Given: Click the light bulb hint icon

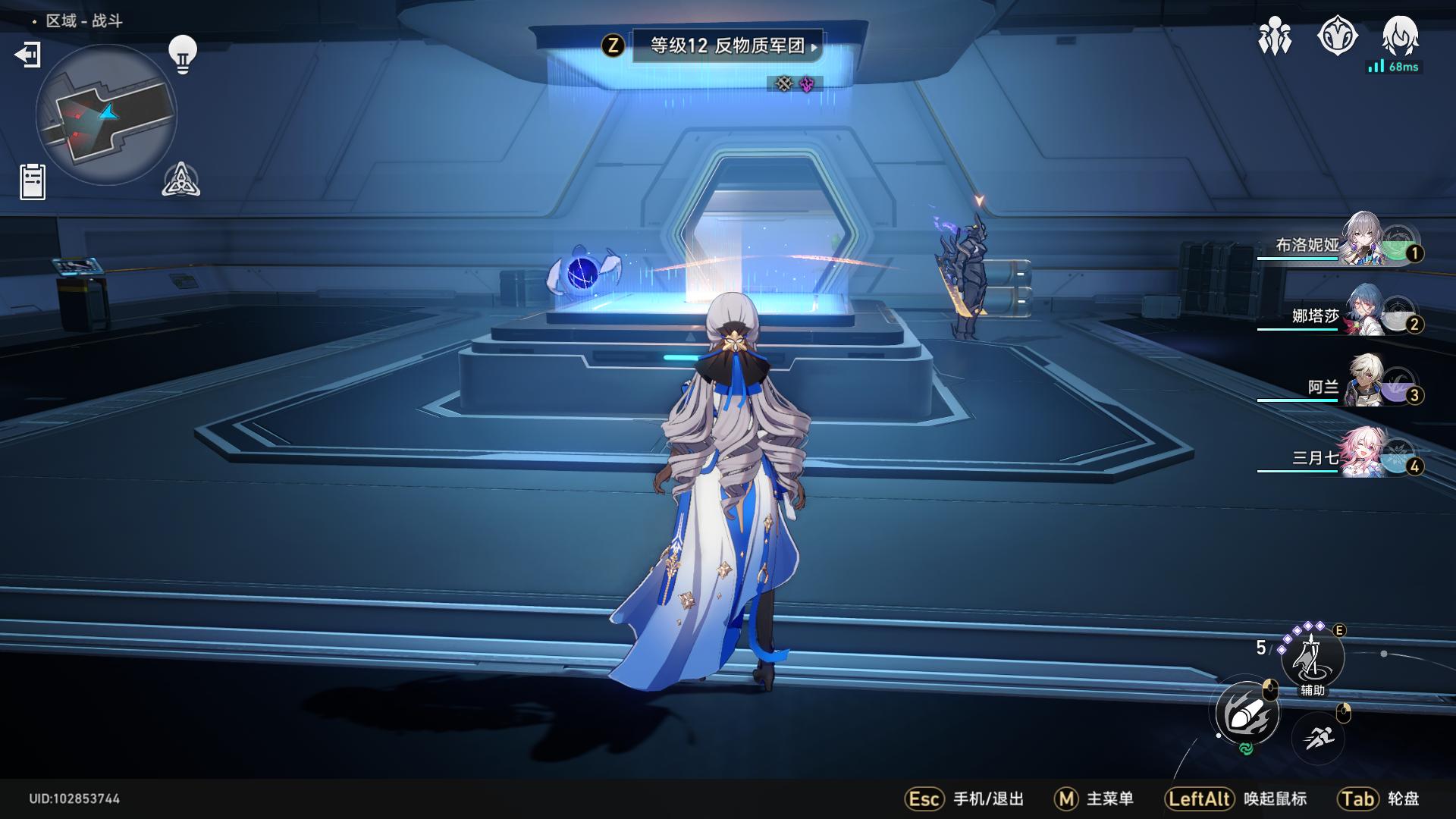Looking at the screenshot, I should [182, 55].
